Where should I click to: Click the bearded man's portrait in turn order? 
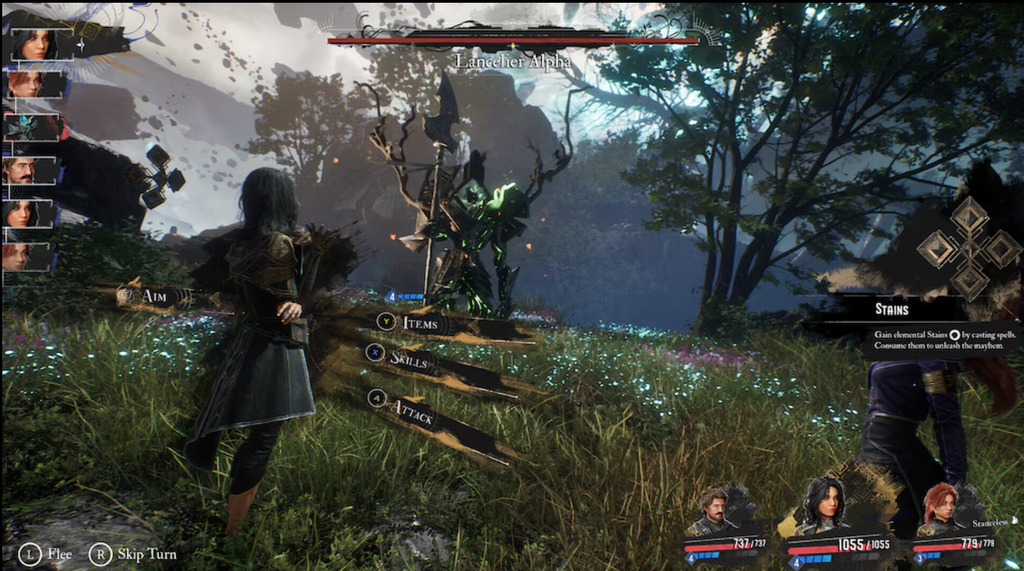[21, 170]
